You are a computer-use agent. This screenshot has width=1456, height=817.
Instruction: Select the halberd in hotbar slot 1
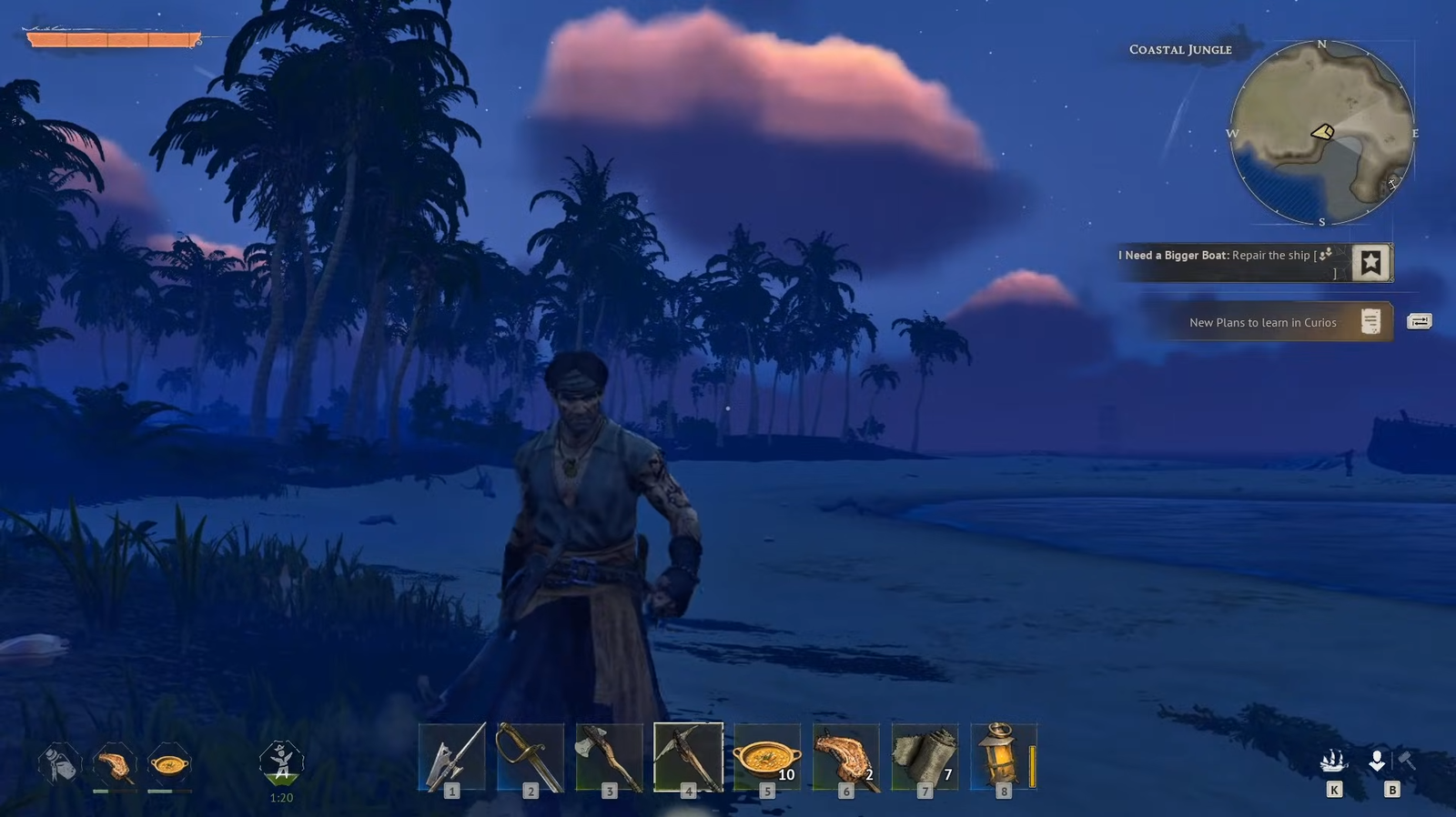point(452,757)
